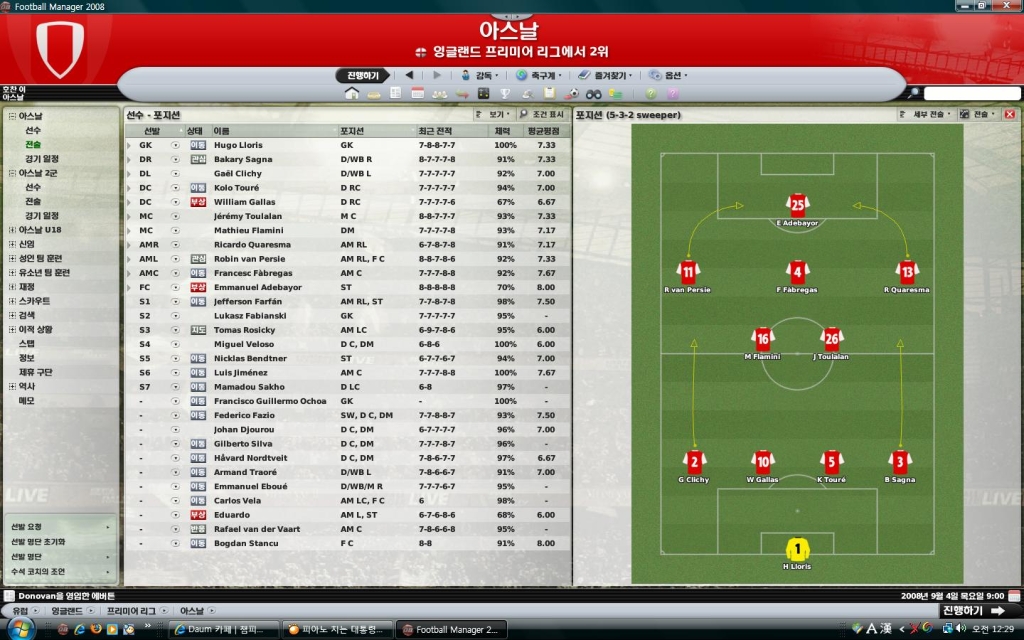Click 선발 명단 초기화 to reset lineup
Image resolution: width=1024 pixels, height=640 pixels.
(38, 542)
